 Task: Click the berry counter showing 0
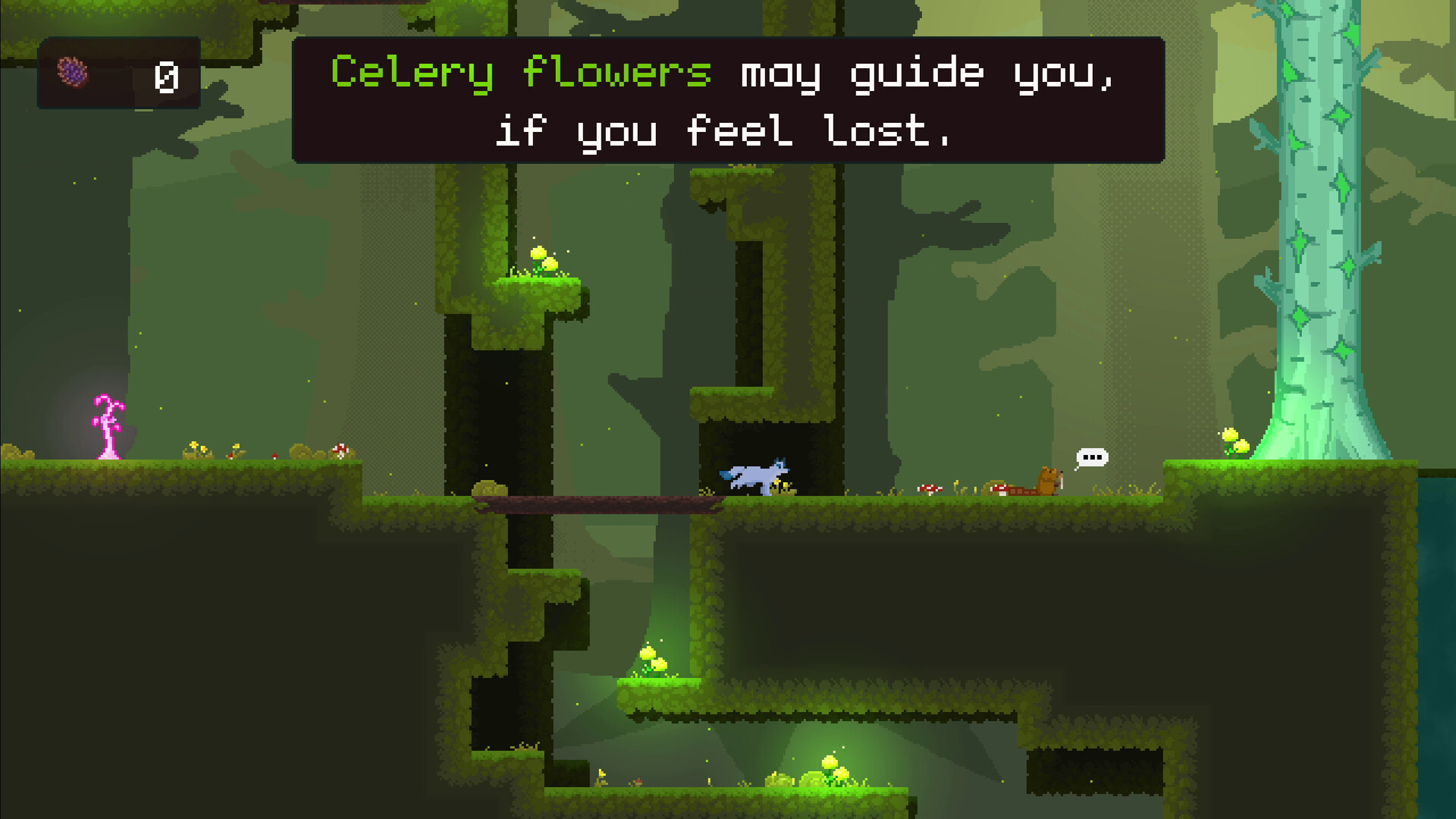tap(167, 74)
